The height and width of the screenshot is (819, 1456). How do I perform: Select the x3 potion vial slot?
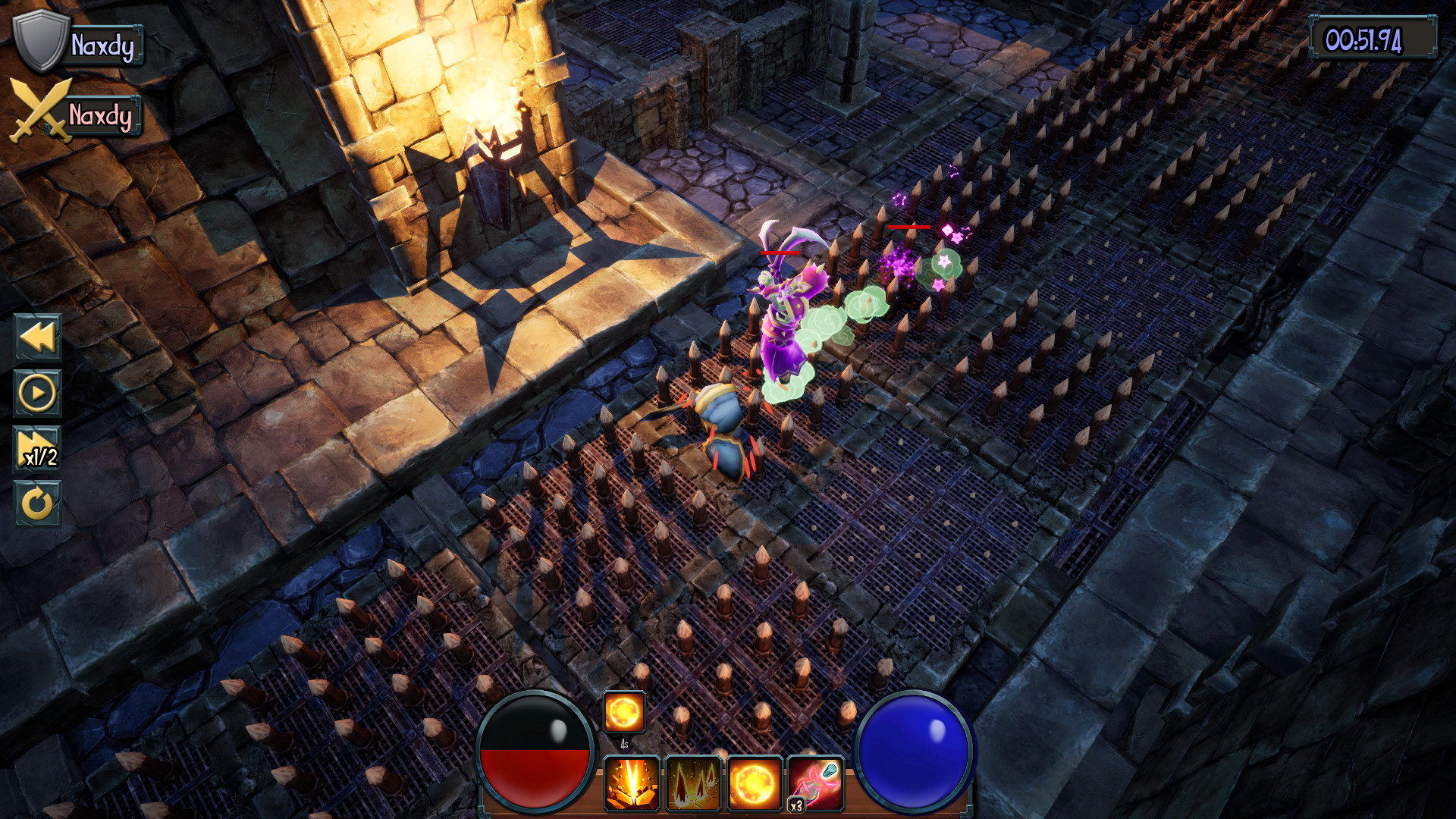pos(815,783)
